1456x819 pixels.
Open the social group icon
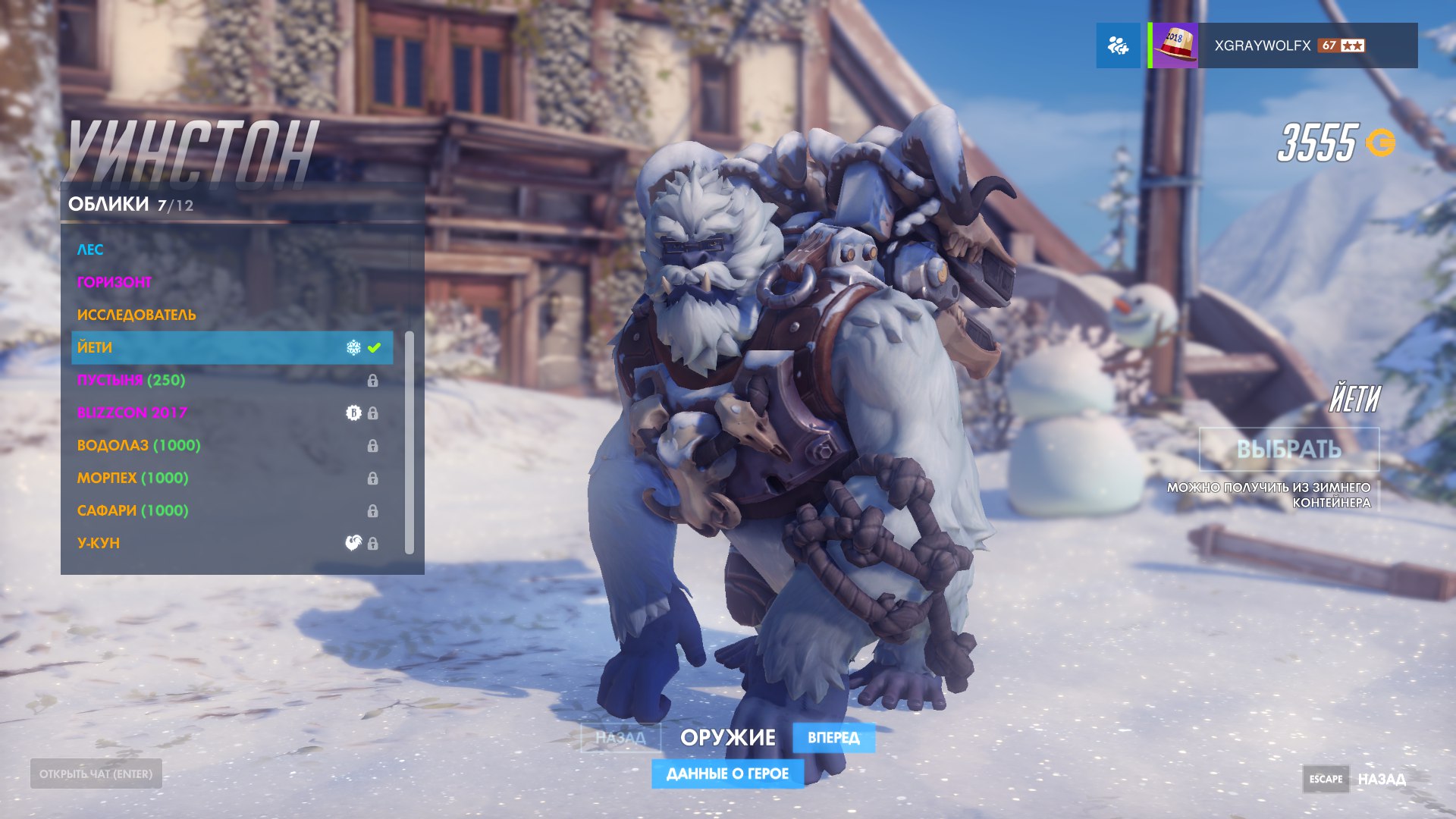(1118, 45)
